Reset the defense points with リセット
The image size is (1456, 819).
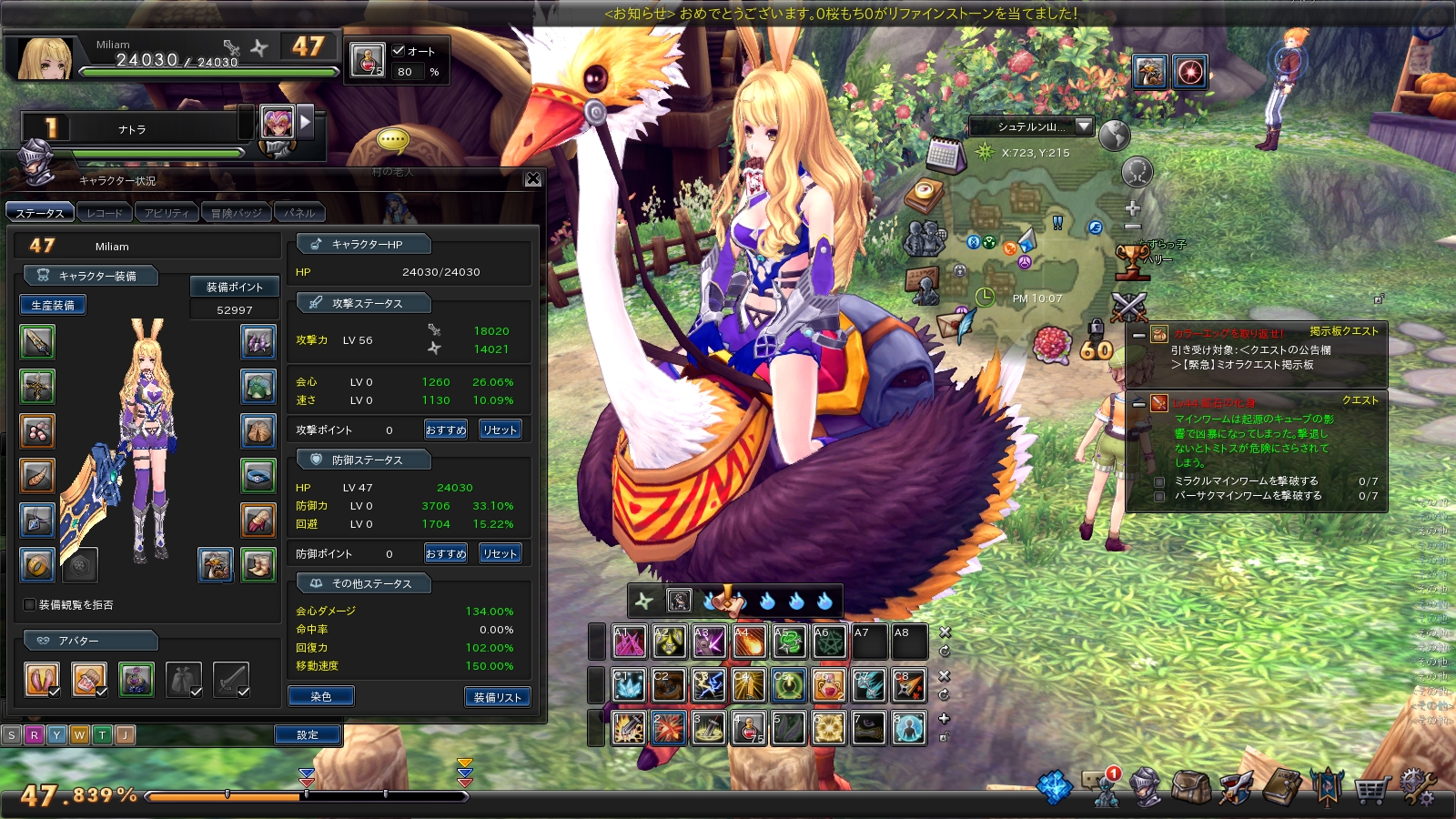click(x=500, y=553)
